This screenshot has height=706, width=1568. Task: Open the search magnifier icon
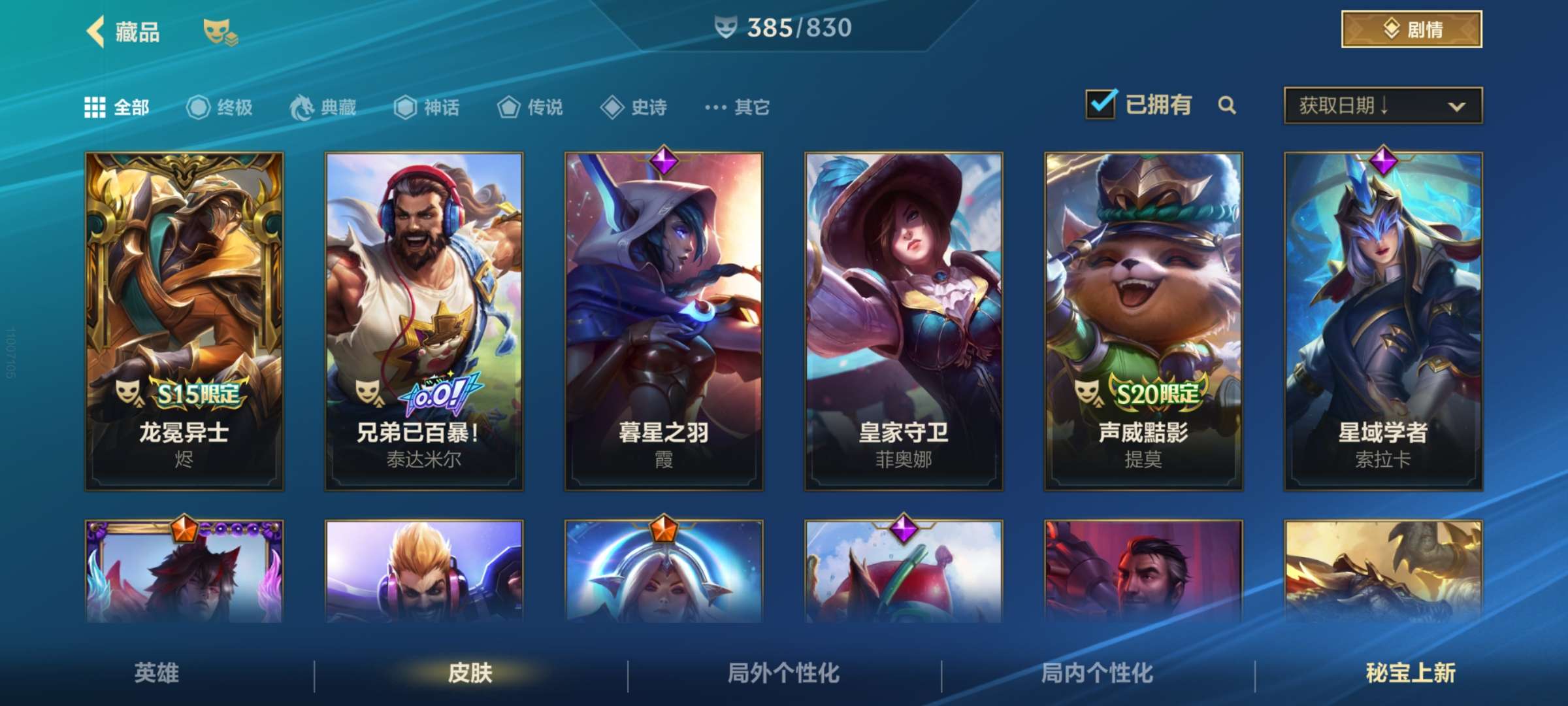point(1228,106)
